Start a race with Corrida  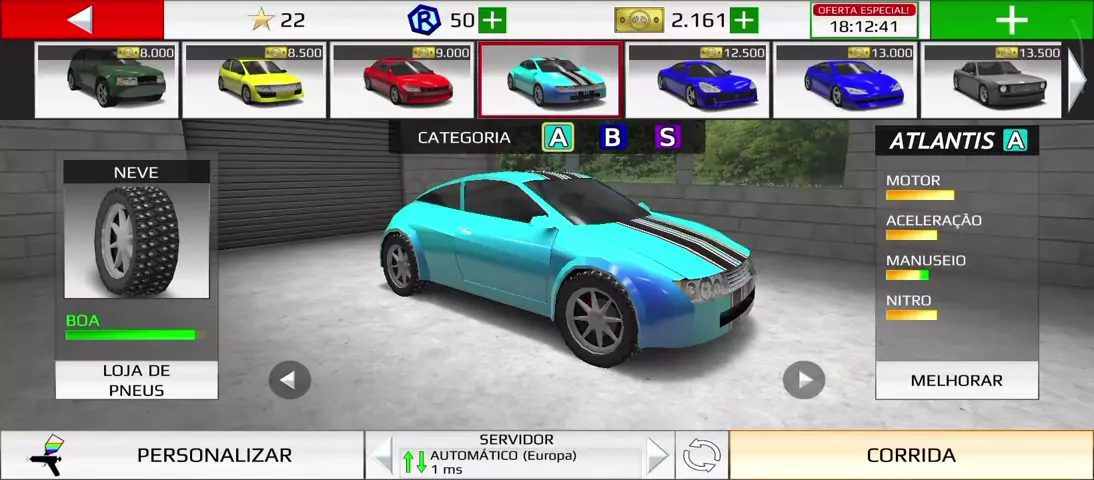[x=911, y=455]
